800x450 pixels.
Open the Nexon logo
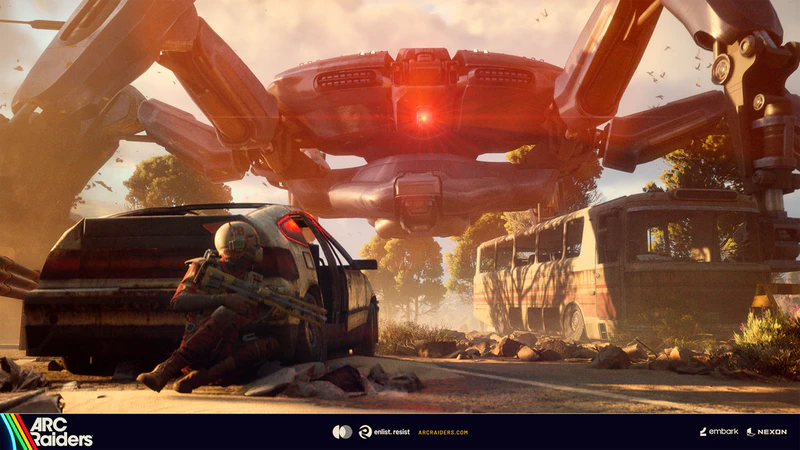pyautogui.click(x=766, y=432)
